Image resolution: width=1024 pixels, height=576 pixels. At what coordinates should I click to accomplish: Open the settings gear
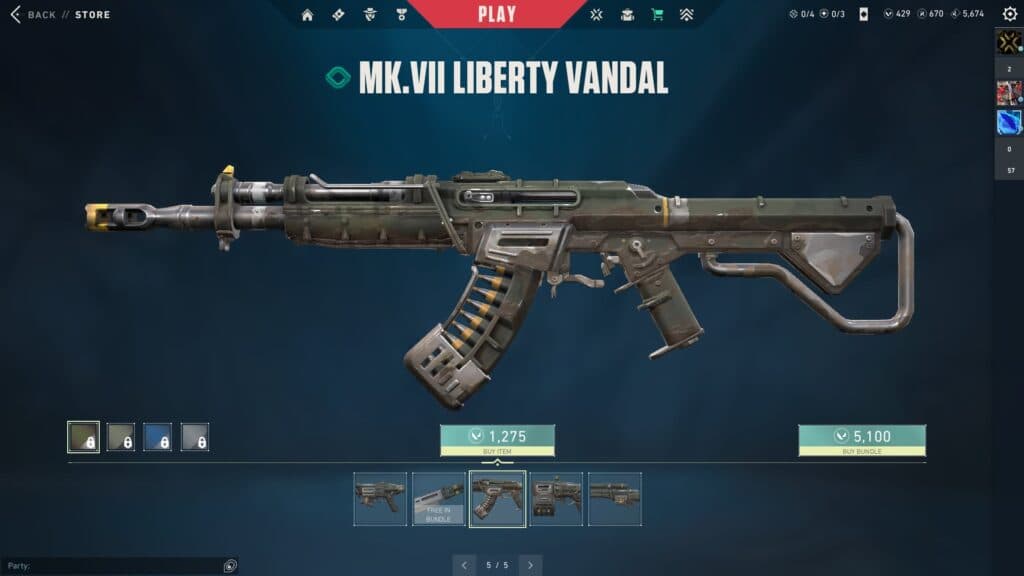pyautogui.click(x=1009, y=14)
